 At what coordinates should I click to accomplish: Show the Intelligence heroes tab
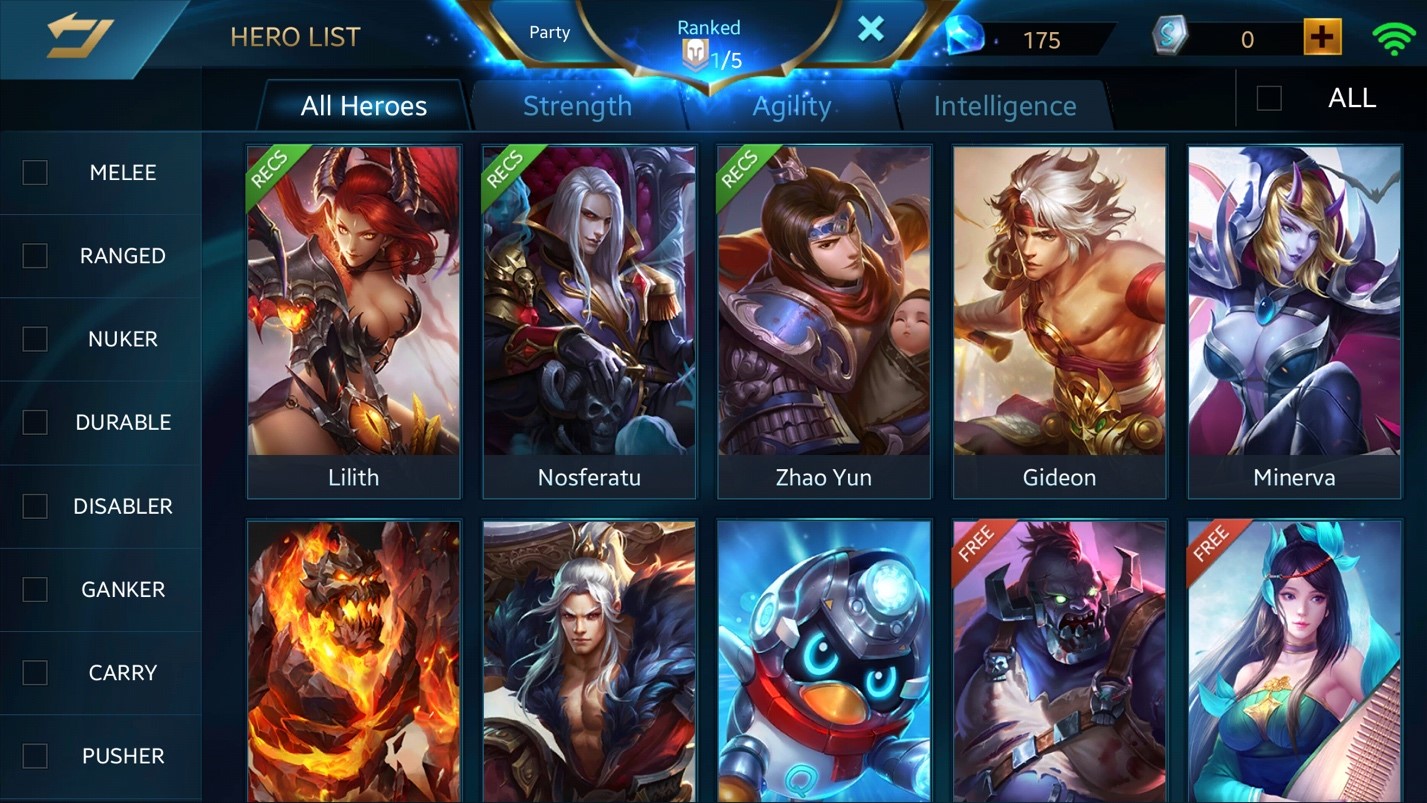(x=1004, y=106)
